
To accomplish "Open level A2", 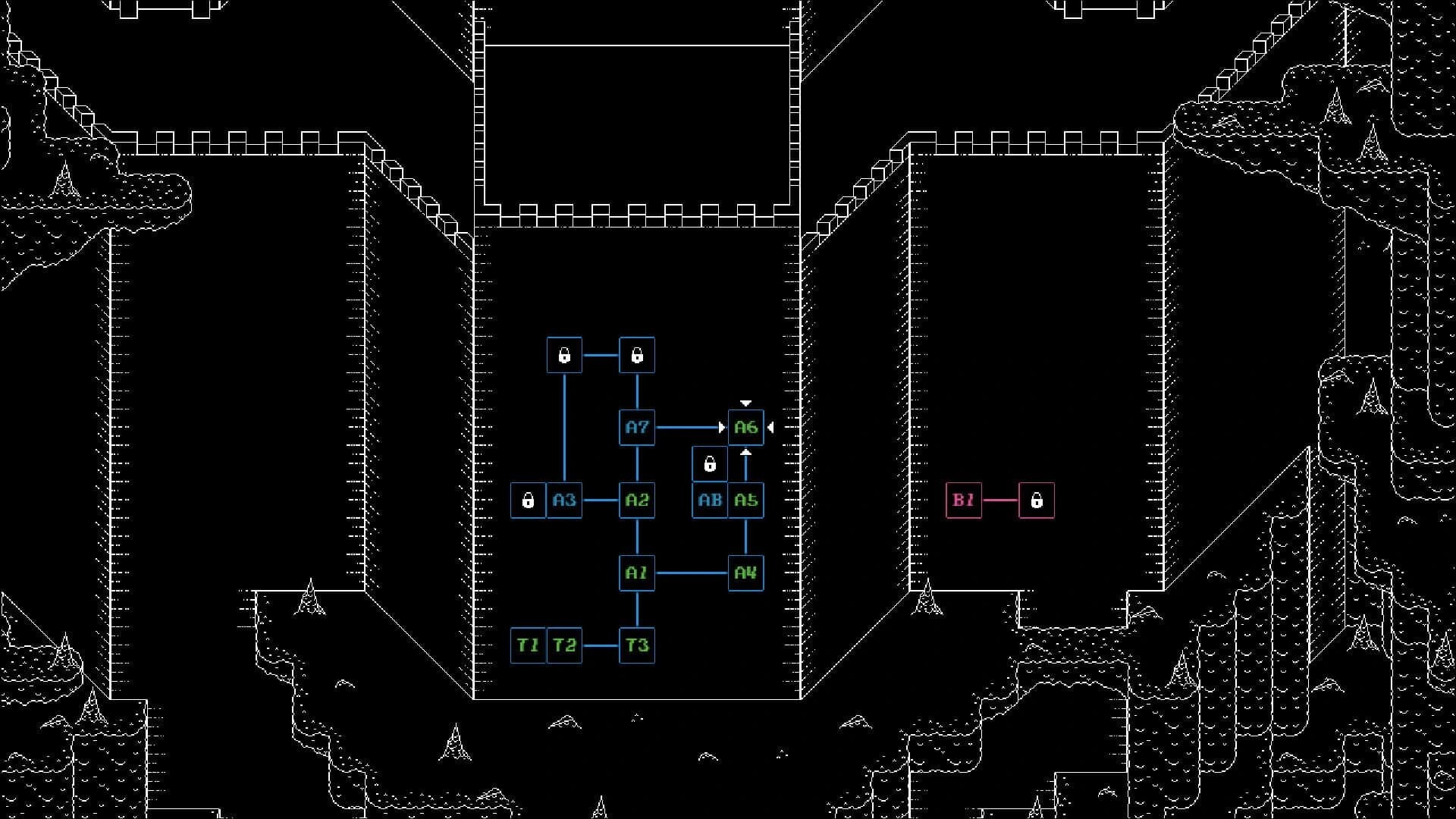I will pos(637,500).
